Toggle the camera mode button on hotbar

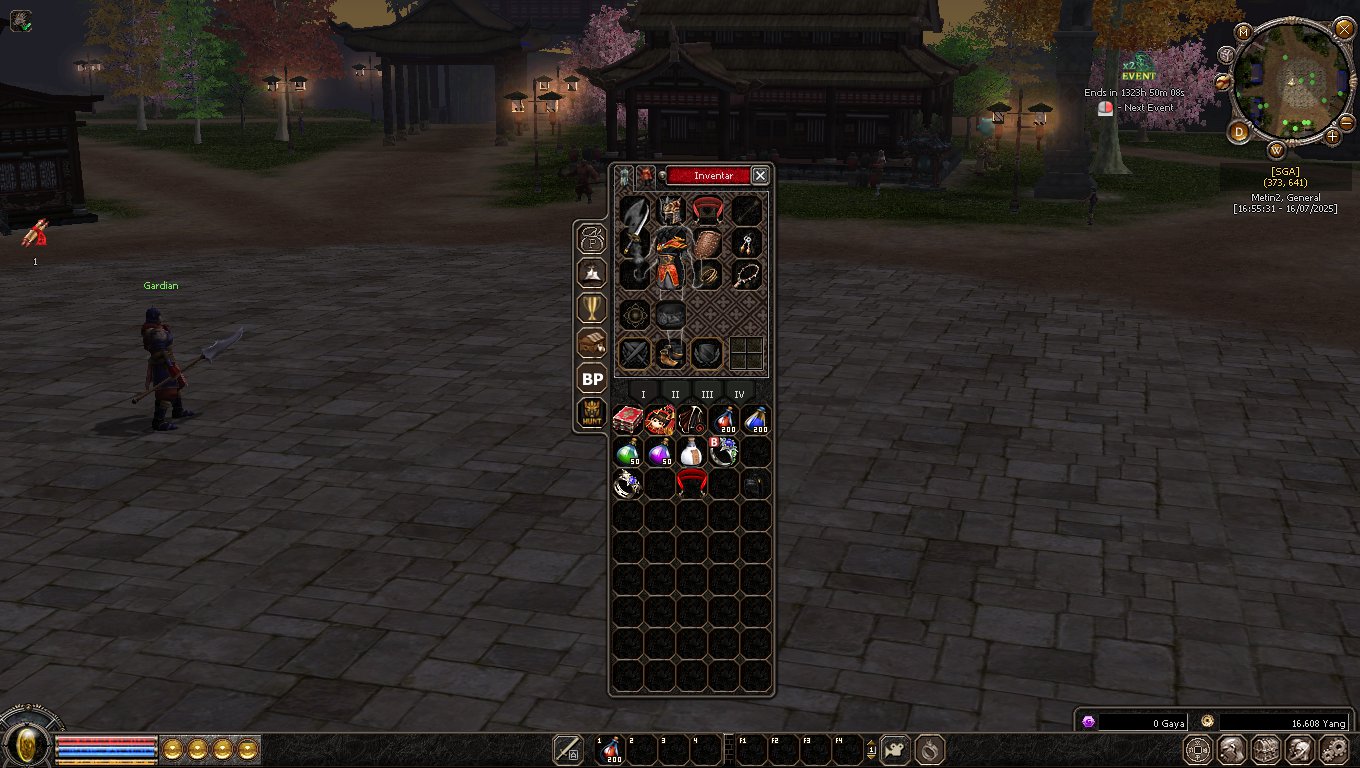[895, 749]
